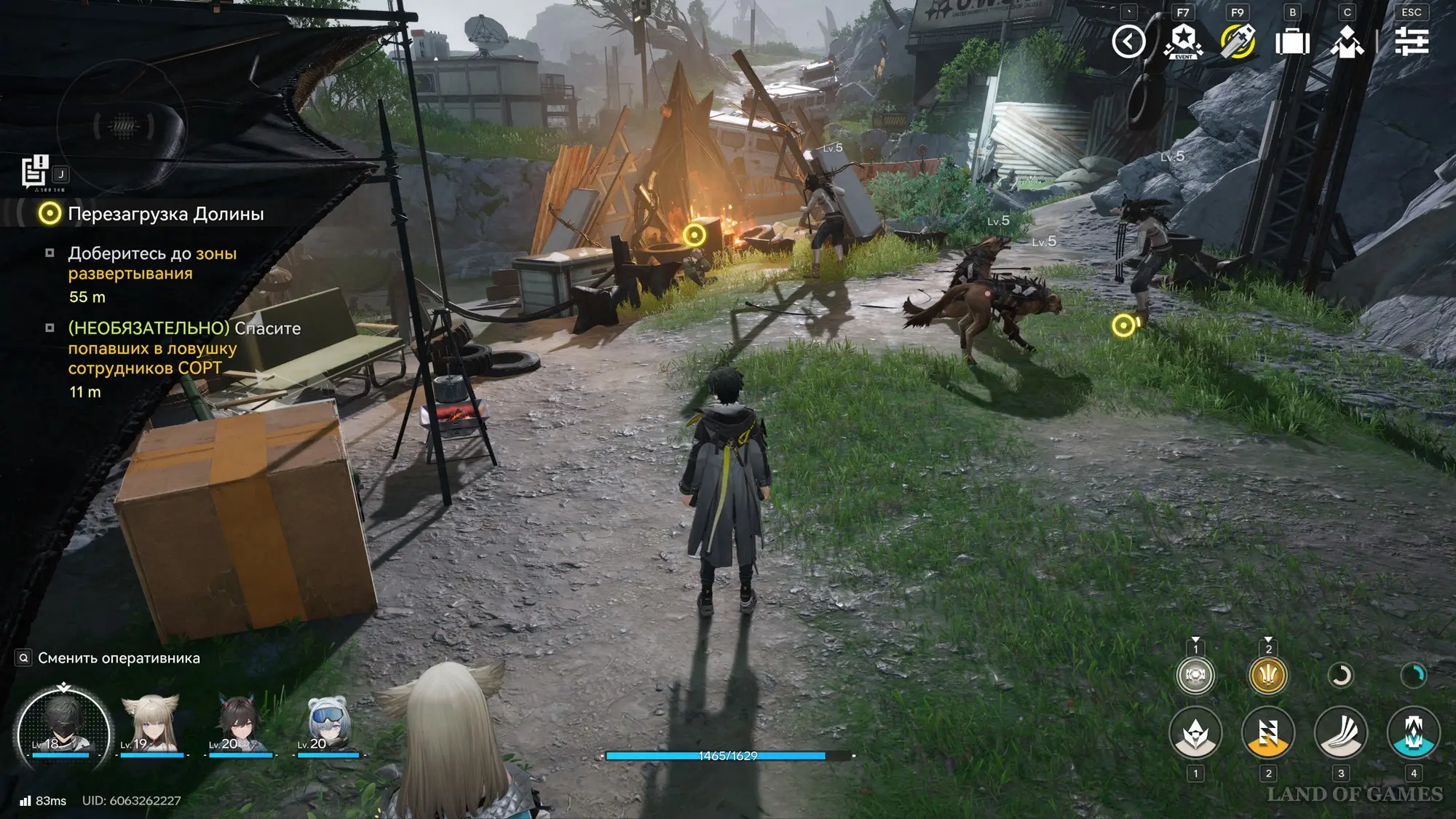Select the Перезагрузка Долины quest tracker
This screenshot has height=819, width=1456.
tap(165, 214)
